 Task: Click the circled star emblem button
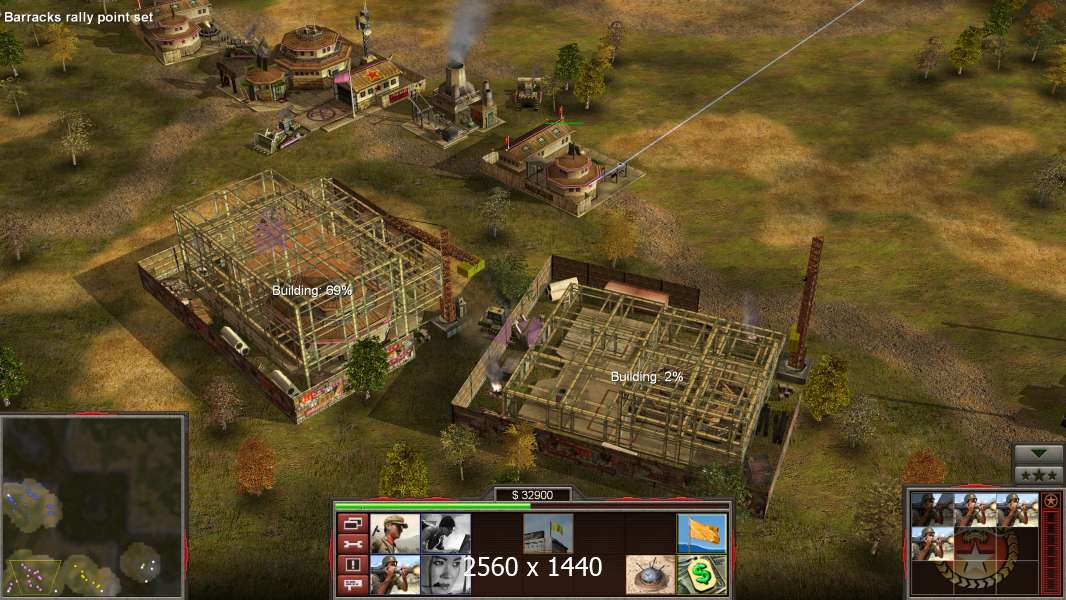tap(1050, 500)
